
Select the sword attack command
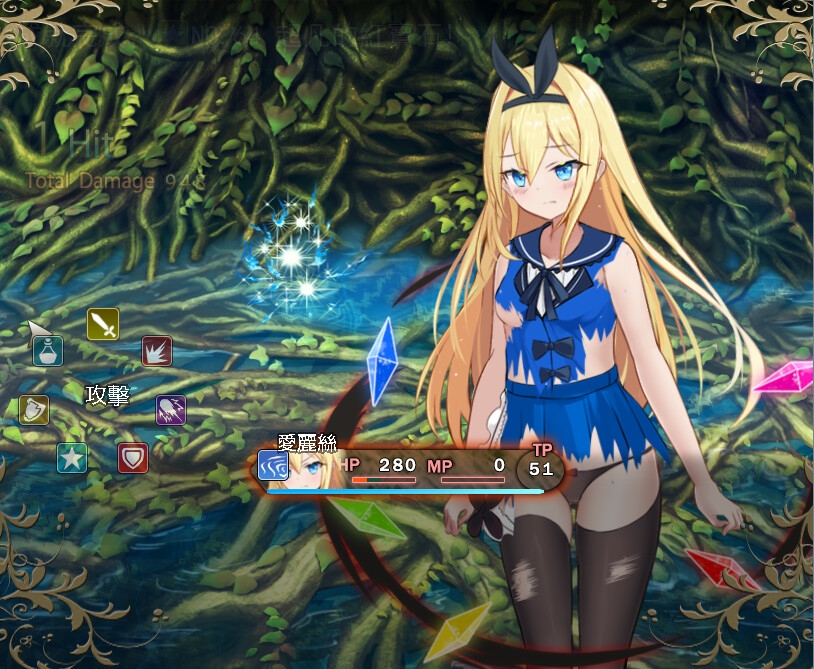point(103,323)
